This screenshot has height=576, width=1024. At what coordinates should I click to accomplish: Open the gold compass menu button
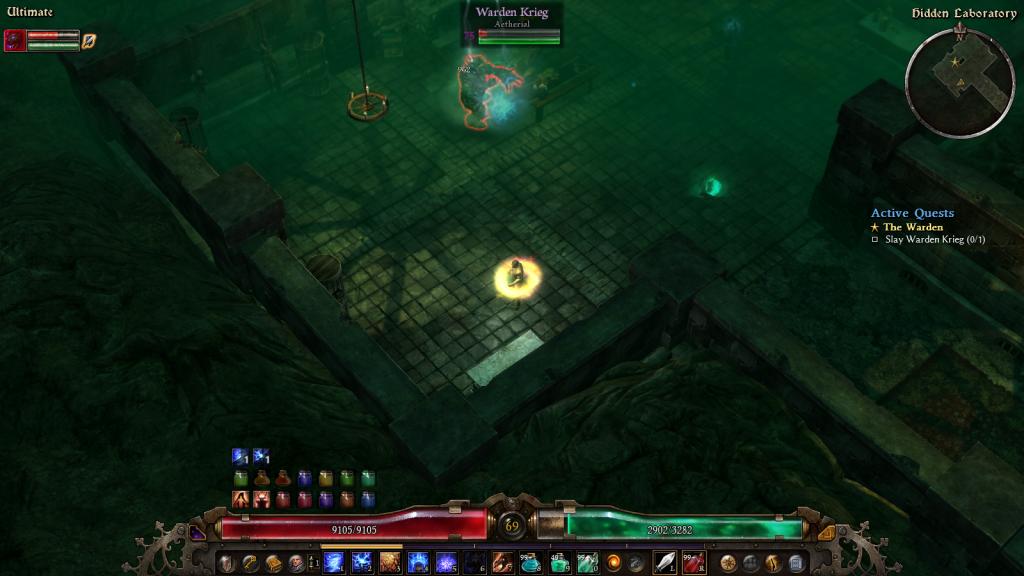pyautogui.click(x=728, y=563)
